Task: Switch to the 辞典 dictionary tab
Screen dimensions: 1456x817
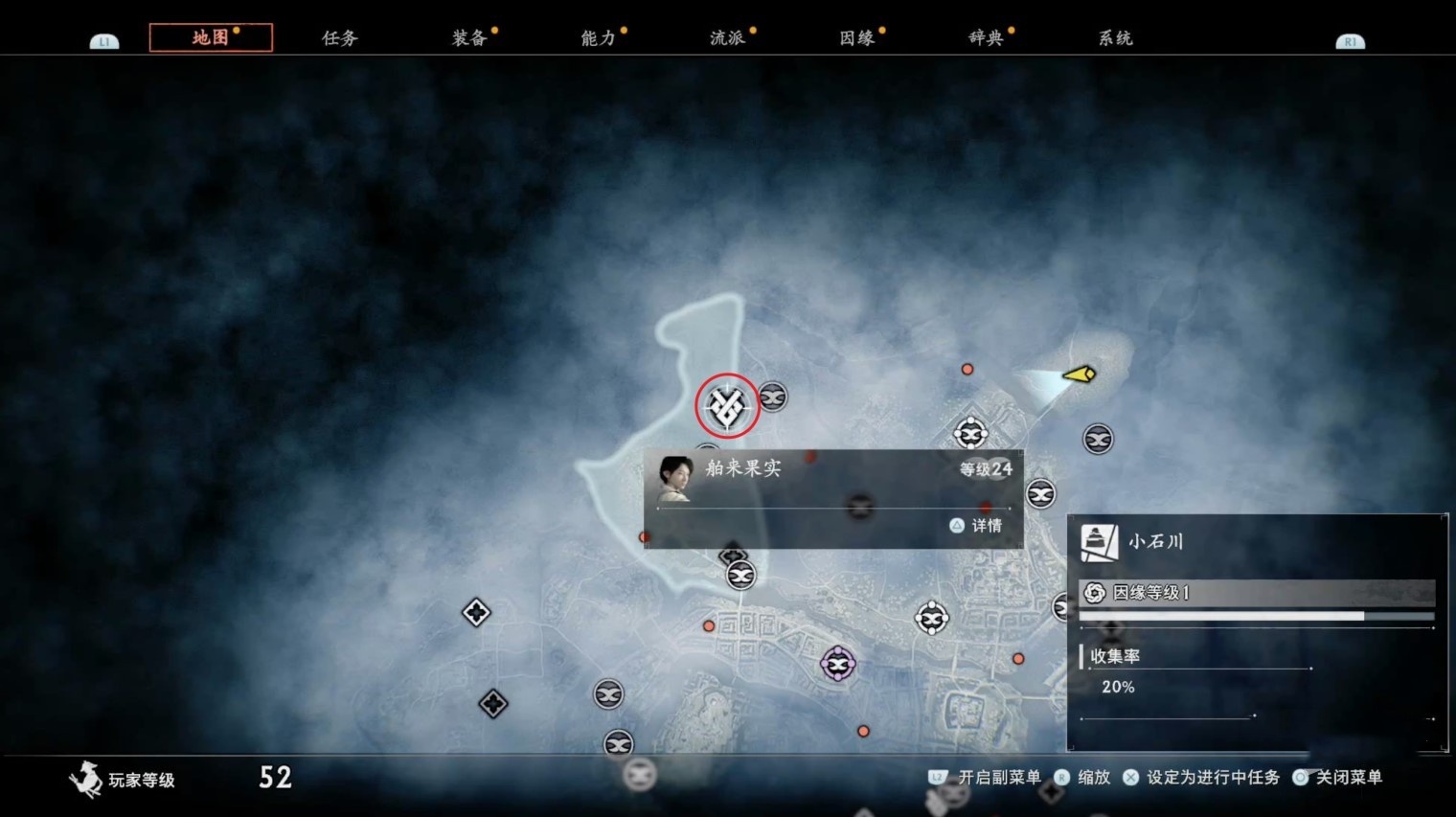Action: [987, 38]
